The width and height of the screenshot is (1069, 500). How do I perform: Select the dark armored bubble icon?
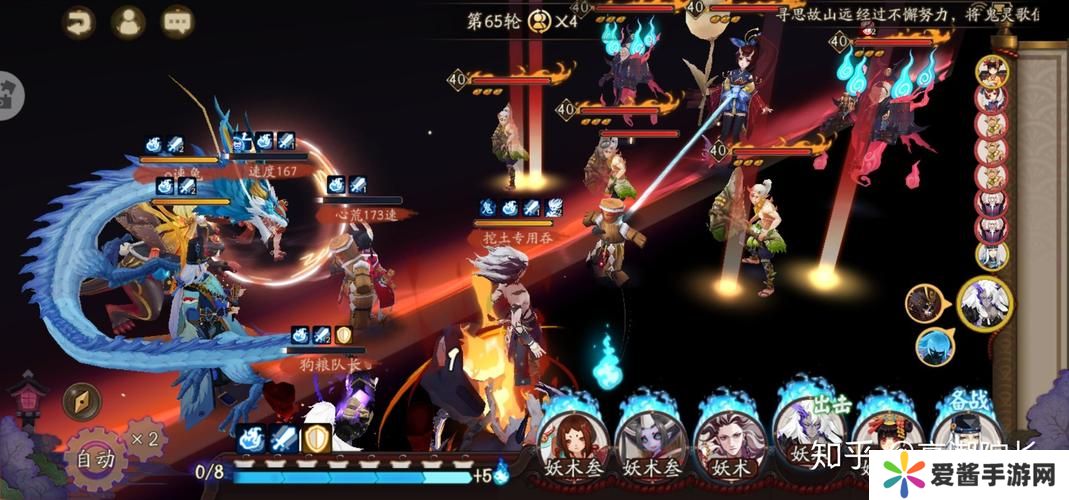[x=924, y=302]
